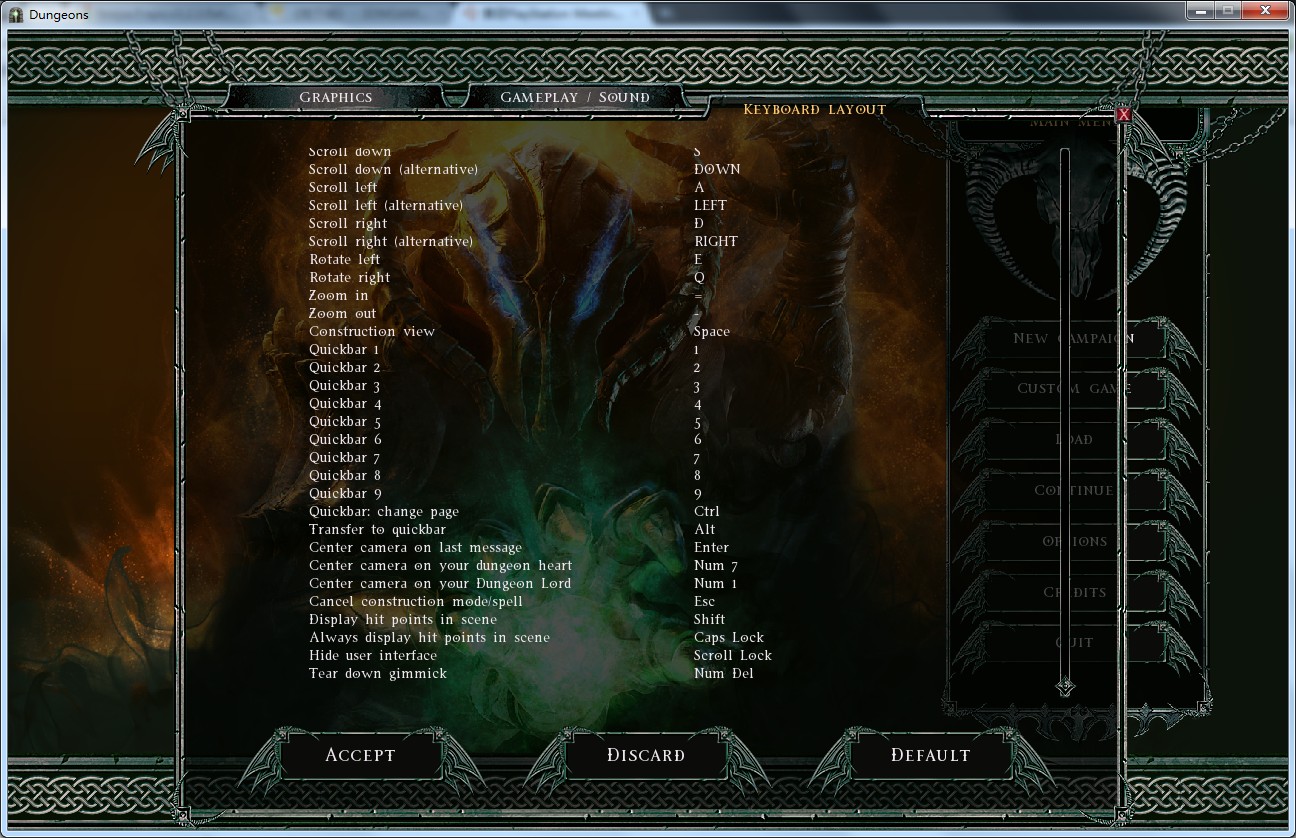Click the scrollbar down arrow
Image resolution: width=1296 pixels, height=838 pixels.
click(1064, 687)
